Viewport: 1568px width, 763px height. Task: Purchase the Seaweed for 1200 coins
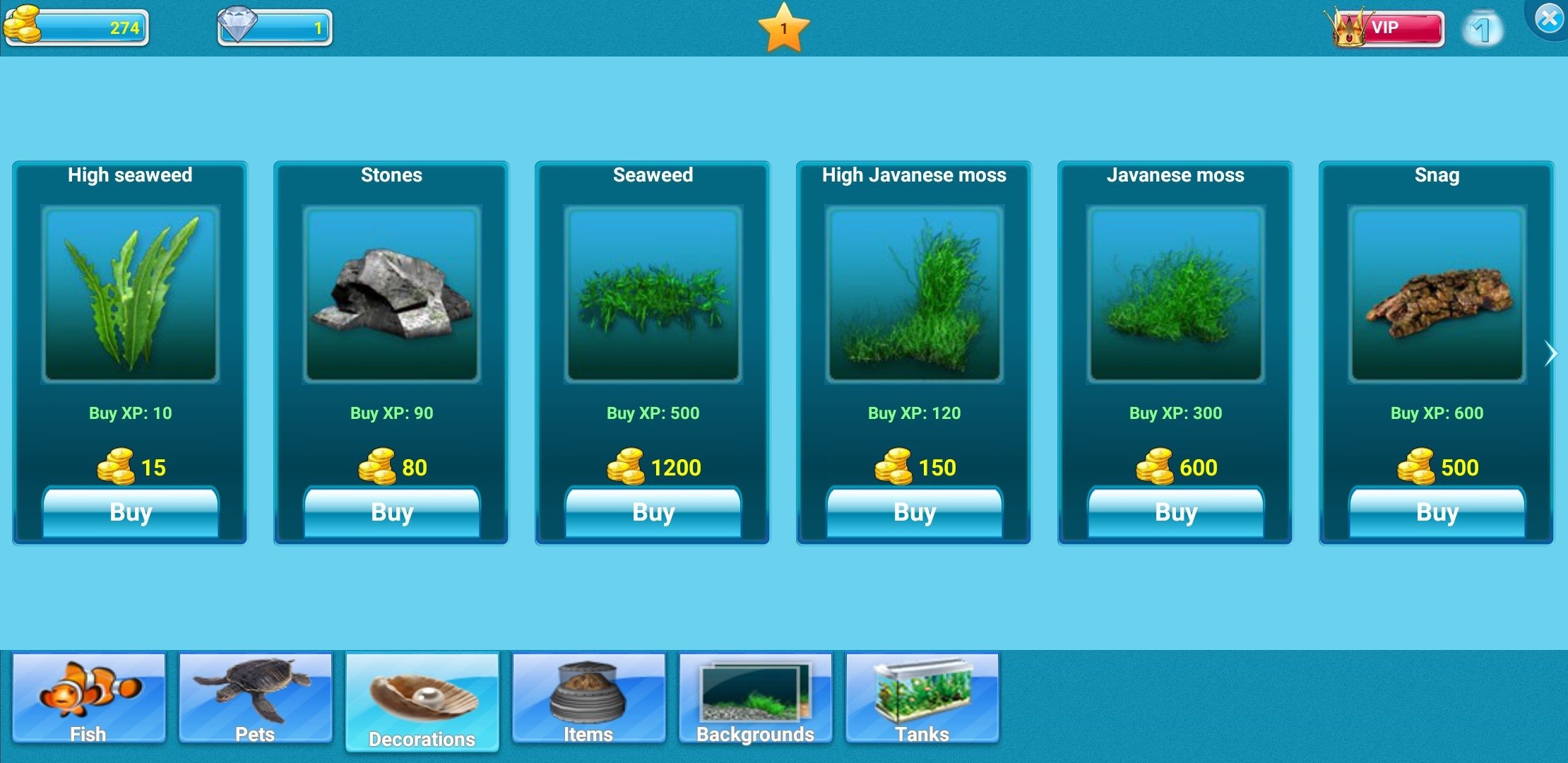tap(653, 511)
